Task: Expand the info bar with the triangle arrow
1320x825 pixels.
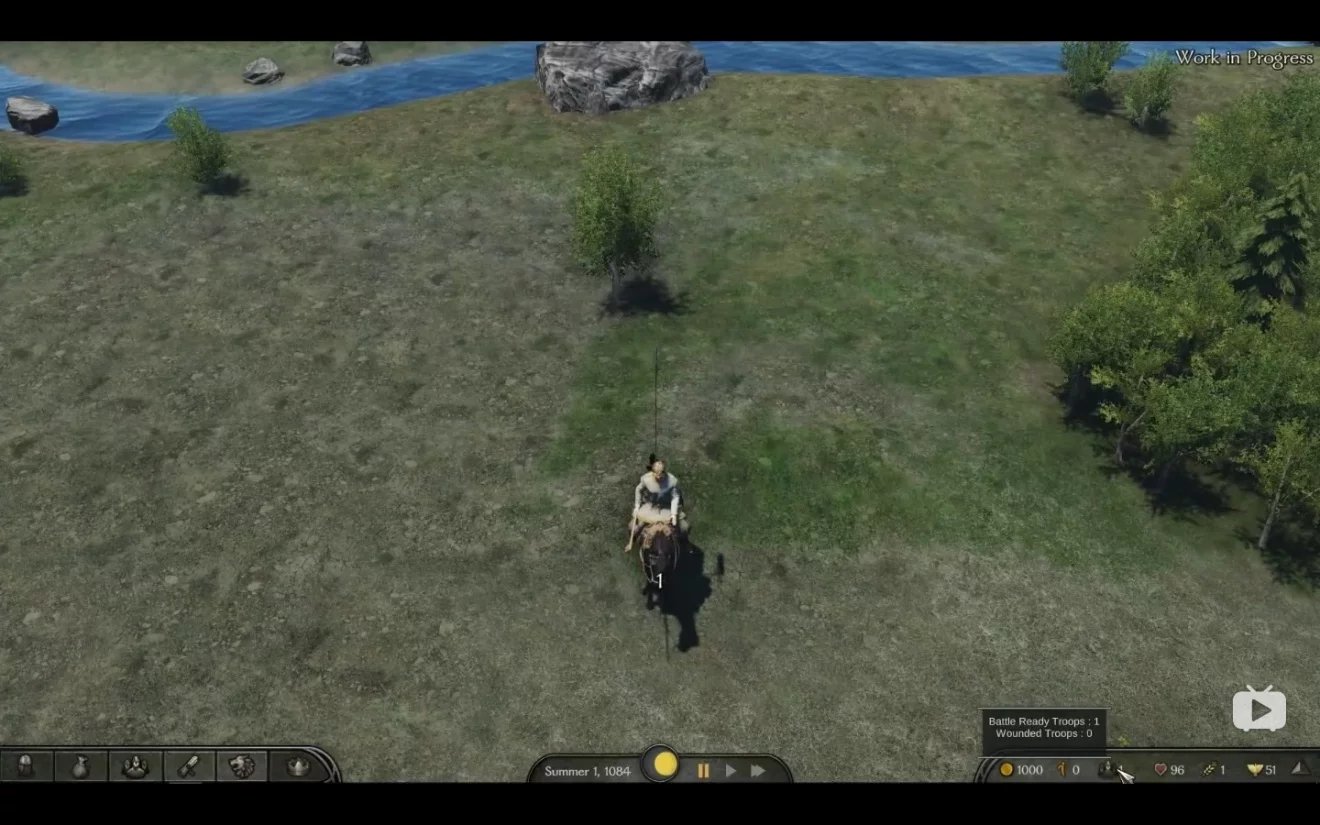Action: 1299,768
